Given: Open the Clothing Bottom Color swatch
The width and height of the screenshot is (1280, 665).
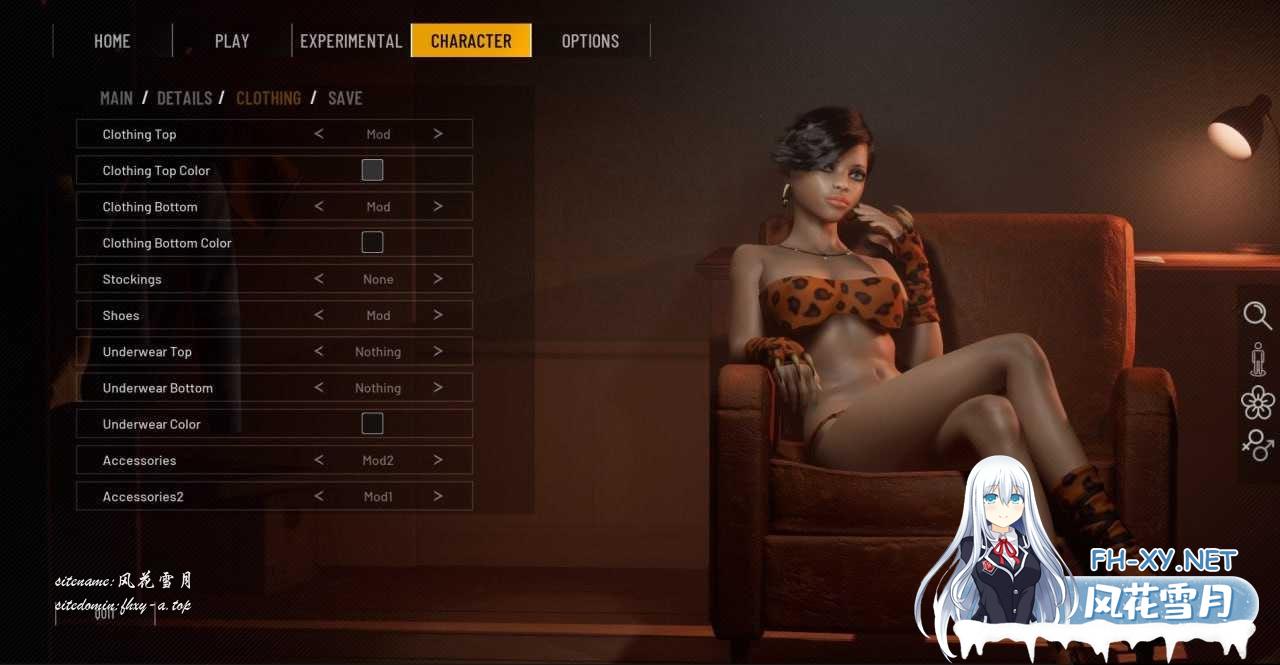Looking at the screenshot, I should coord(372,242).
